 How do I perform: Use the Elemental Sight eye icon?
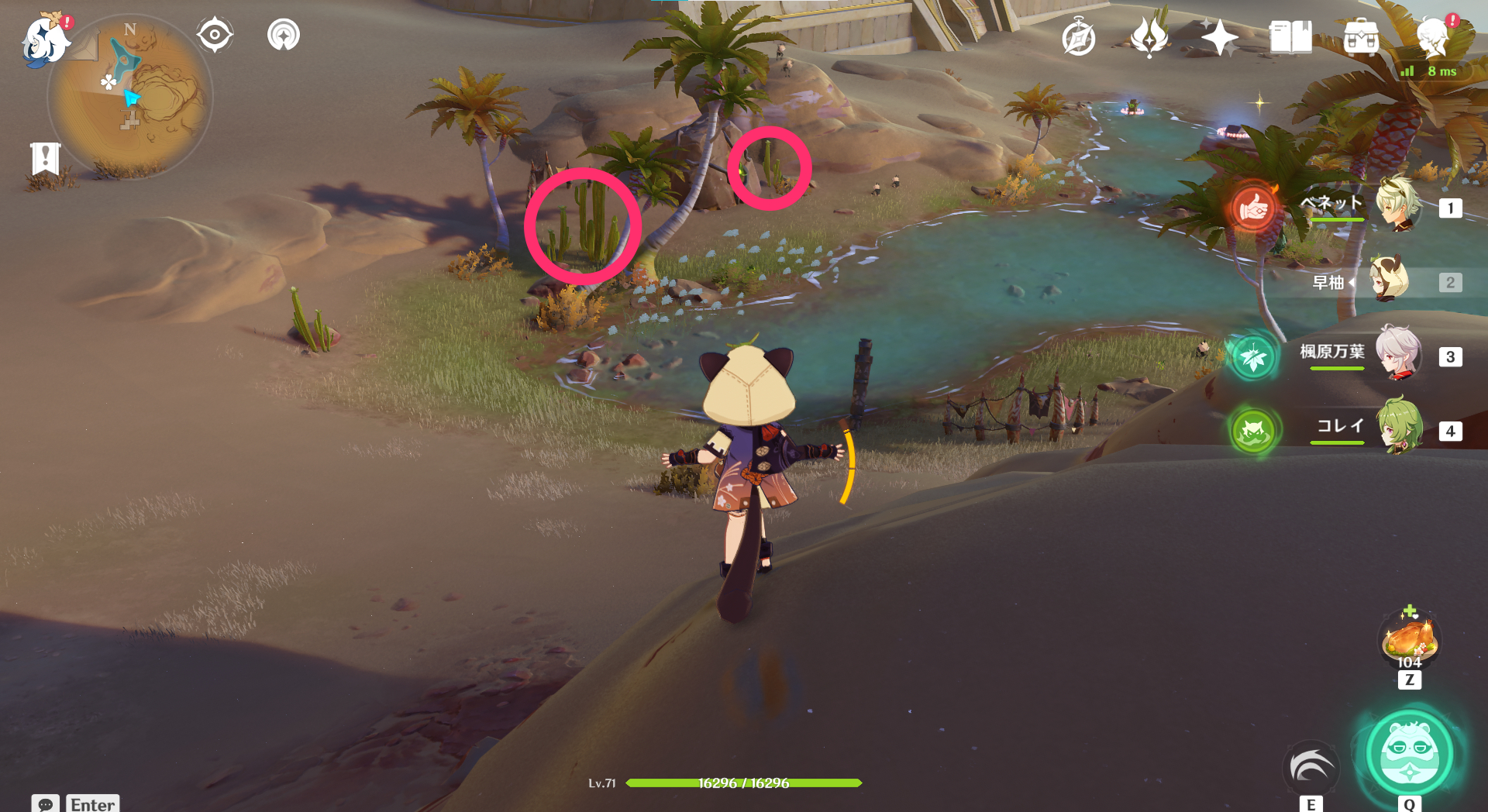215,34
